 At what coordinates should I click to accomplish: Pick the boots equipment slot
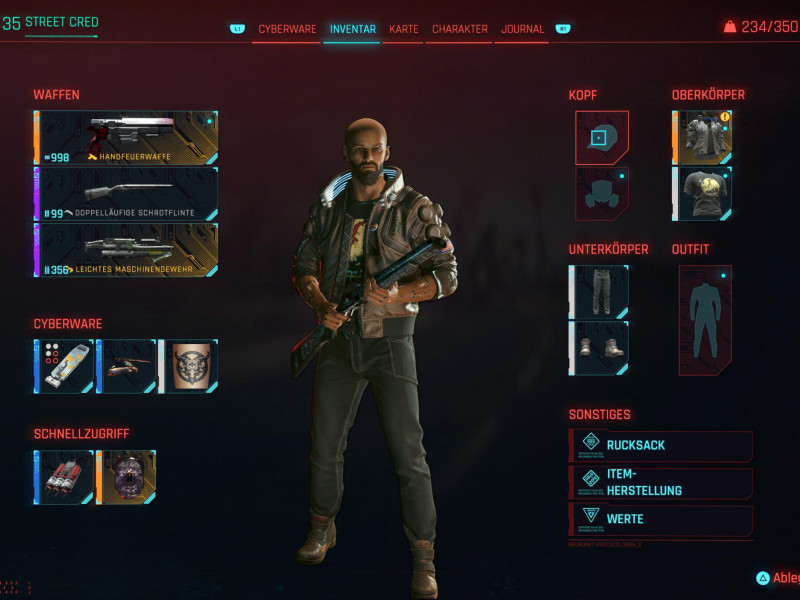[x=599, y=347]
